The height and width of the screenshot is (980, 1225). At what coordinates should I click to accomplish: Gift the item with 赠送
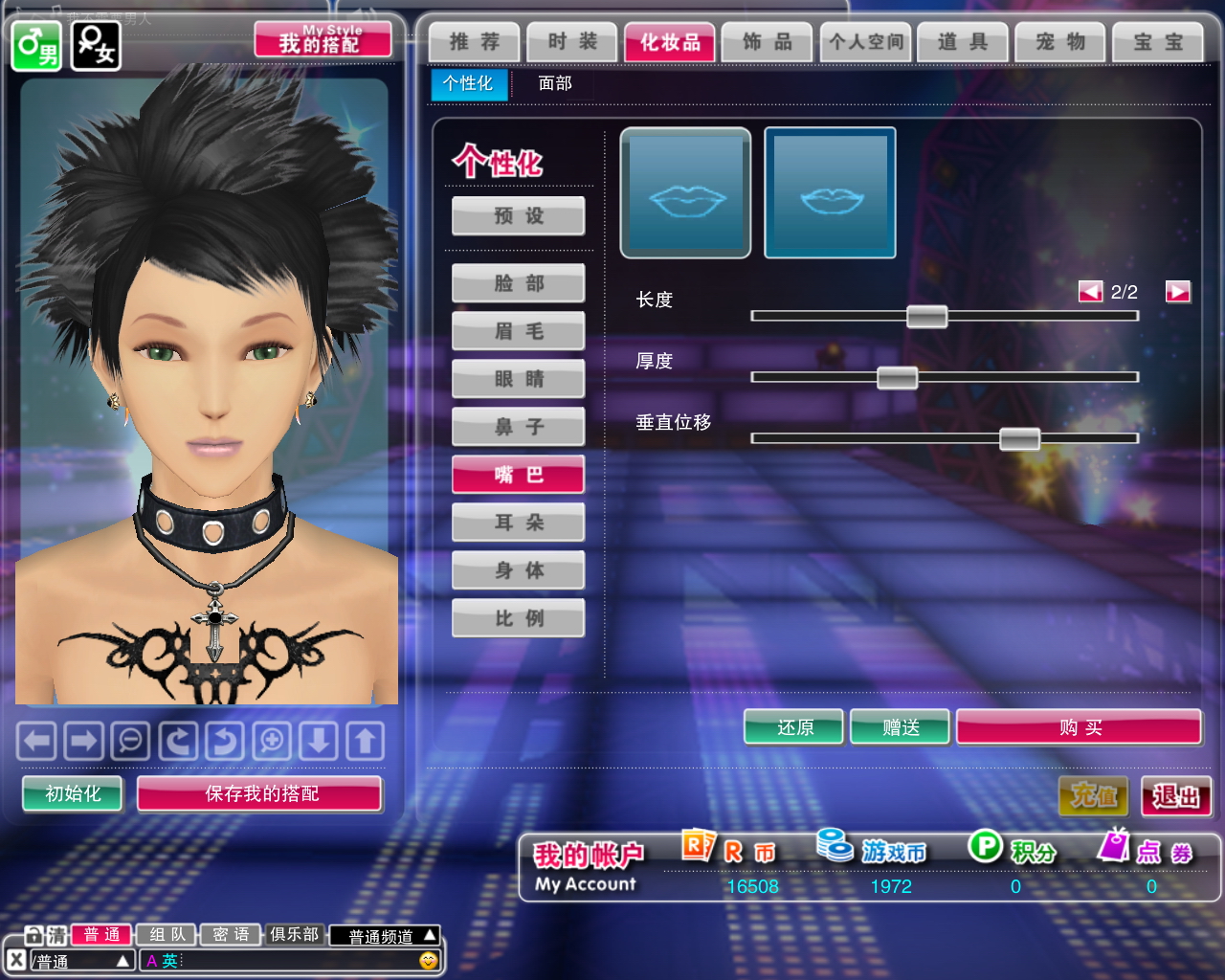click(901, 727)
